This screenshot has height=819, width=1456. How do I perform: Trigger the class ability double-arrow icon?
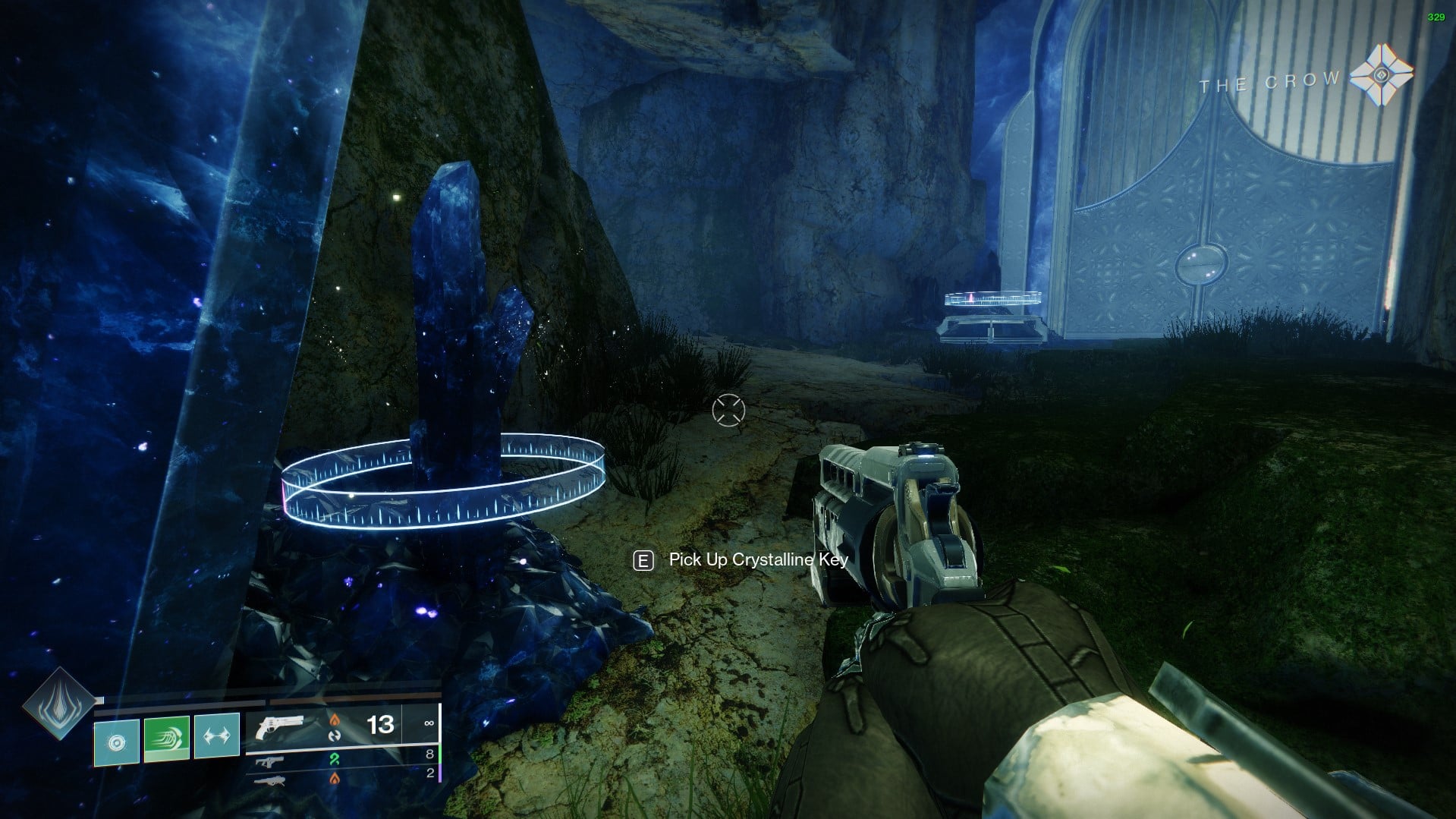tap(217, 735)
